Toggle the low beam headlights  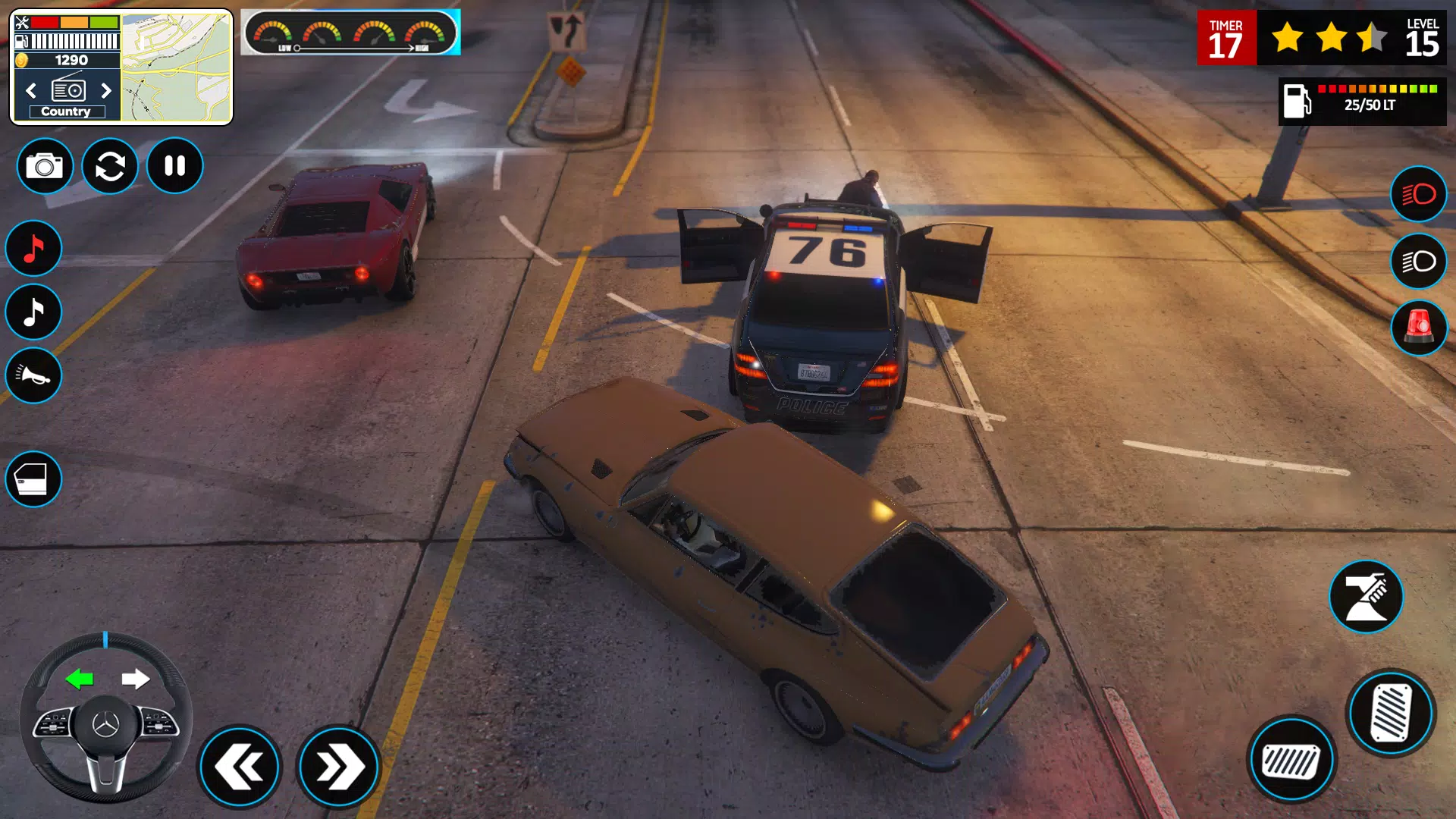(1418, 260)
